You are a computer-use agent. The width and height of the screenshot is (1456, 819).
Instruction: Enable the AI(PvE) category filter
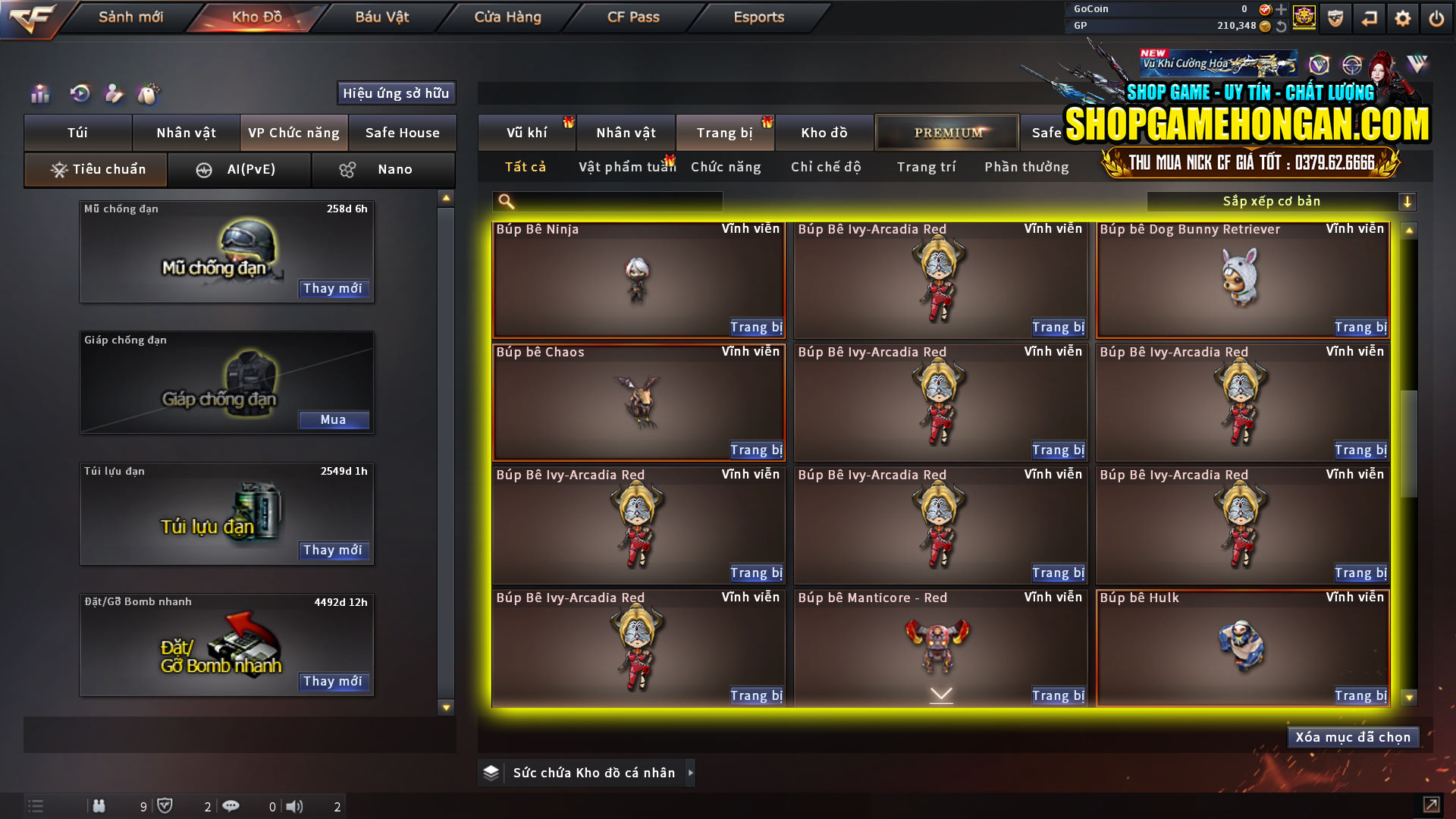pos(240,169)
